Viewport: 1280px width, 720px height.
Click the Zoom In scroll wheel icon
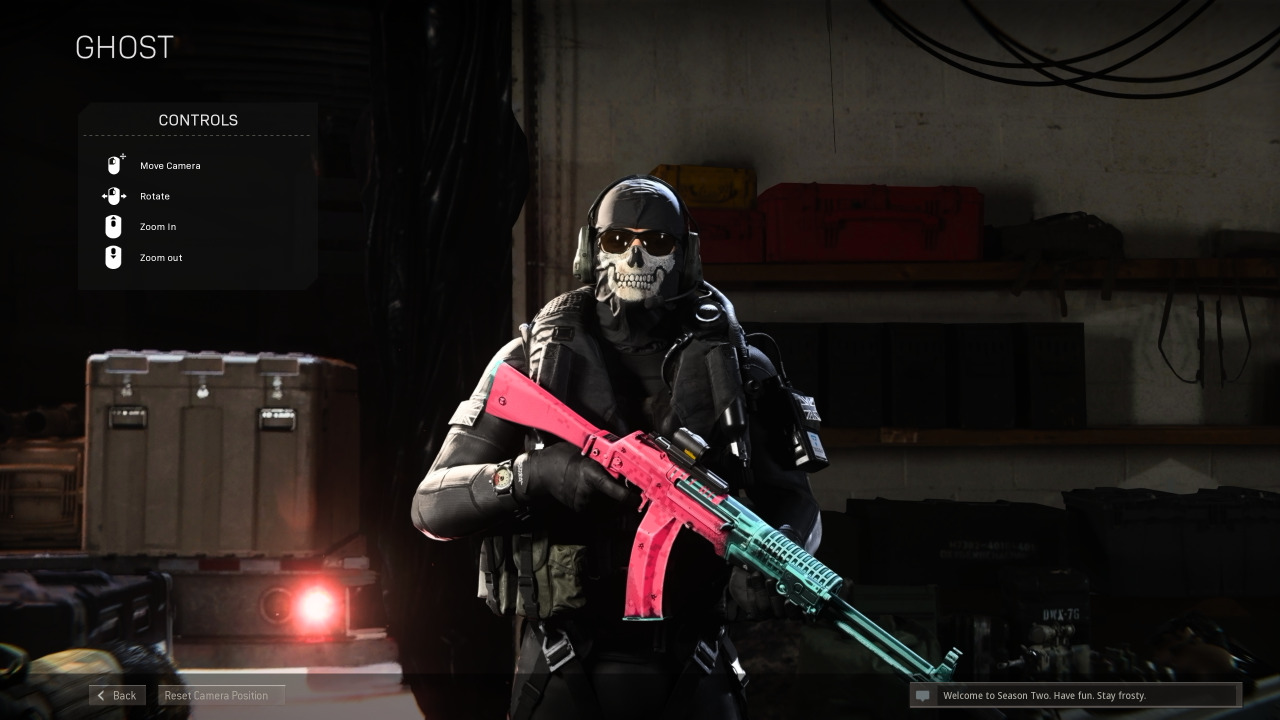[x=113, y=227]
